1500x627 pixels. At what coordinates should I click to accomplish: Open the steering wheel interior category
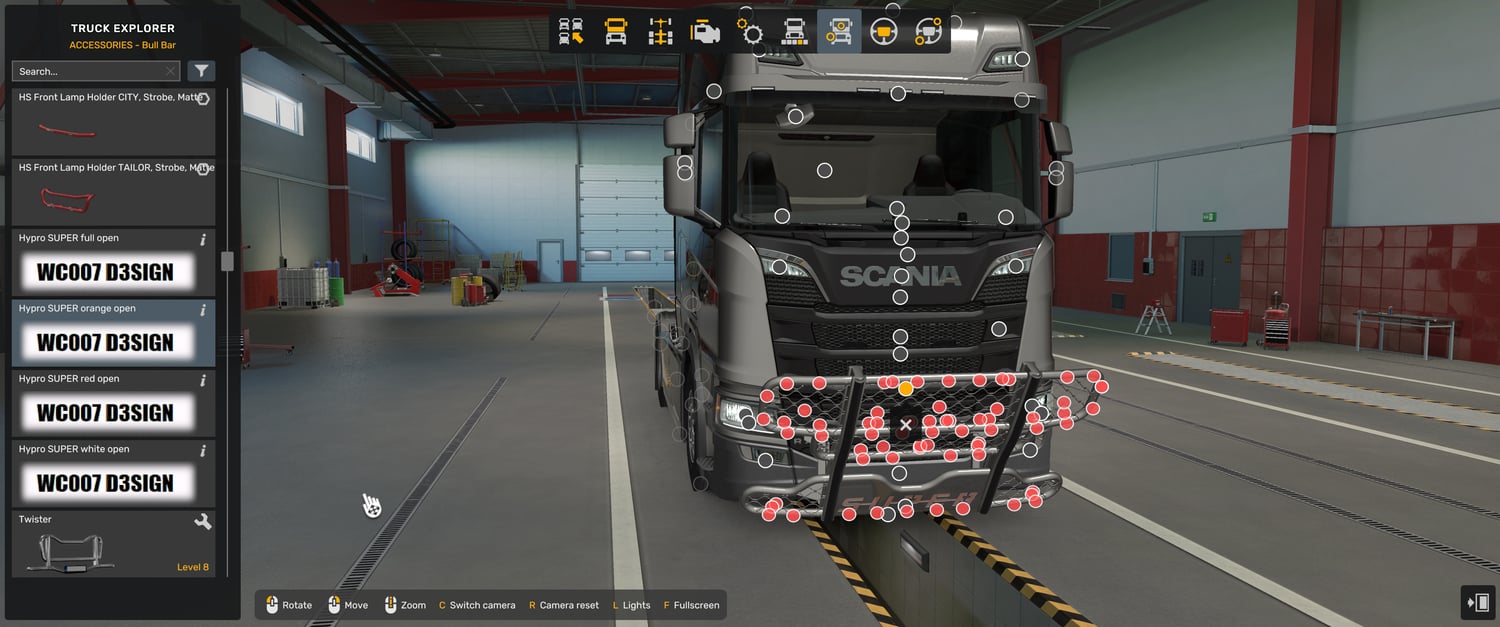883,32
